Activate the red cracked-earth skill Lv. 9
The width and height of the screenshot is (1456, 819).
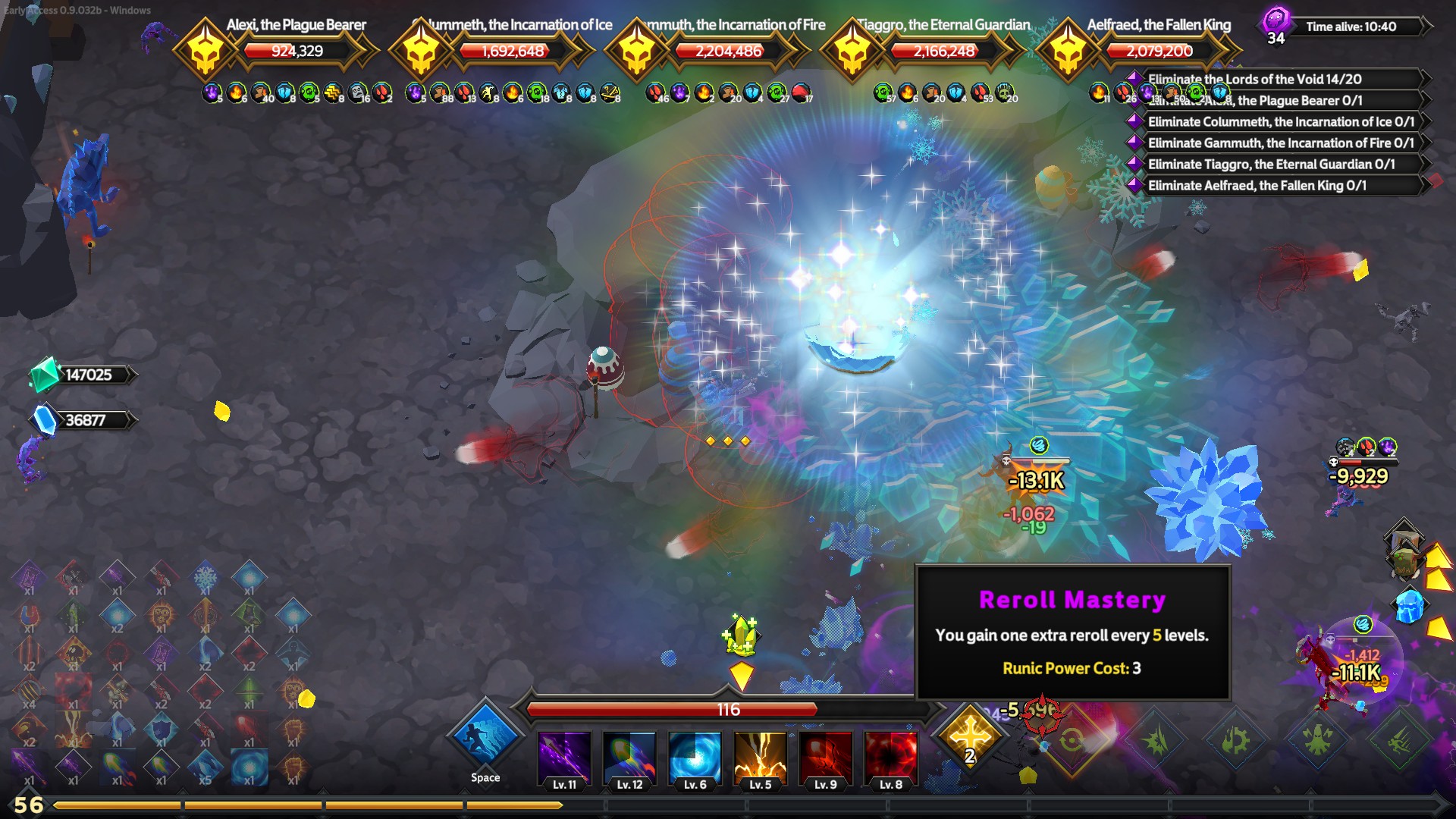tap(825, 758)
